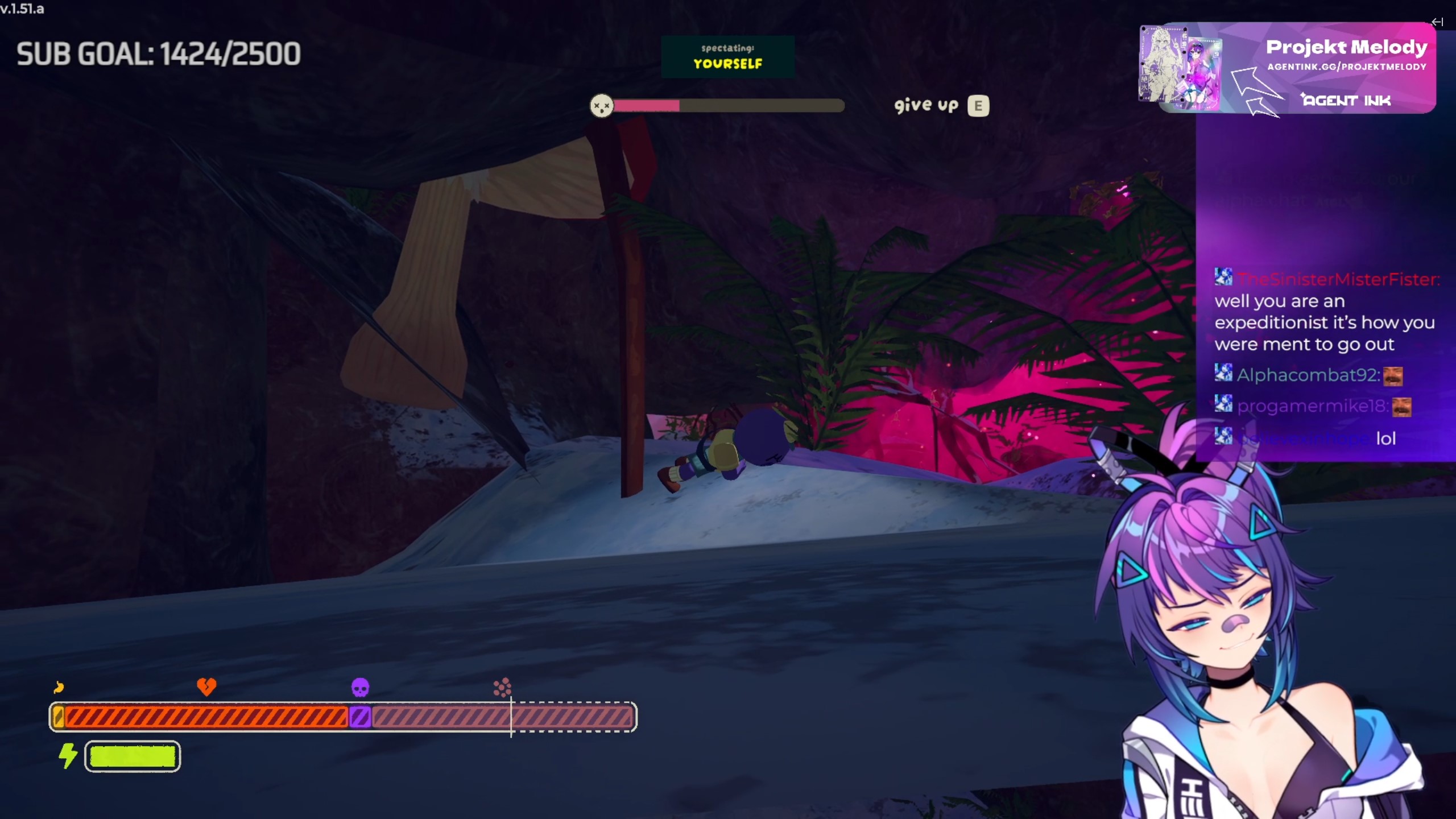Image resolution: width=1456 pixels, height=819 pixels.
Task: Open the Projekt Melody Agent Ink banner
Action: point(1288,68)
